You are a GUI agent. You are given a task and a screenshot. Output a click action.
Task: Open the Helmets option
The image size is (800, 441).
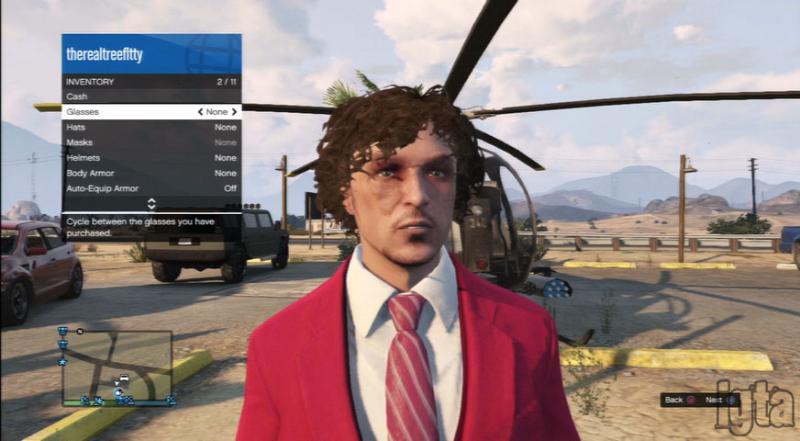(150, 158)
